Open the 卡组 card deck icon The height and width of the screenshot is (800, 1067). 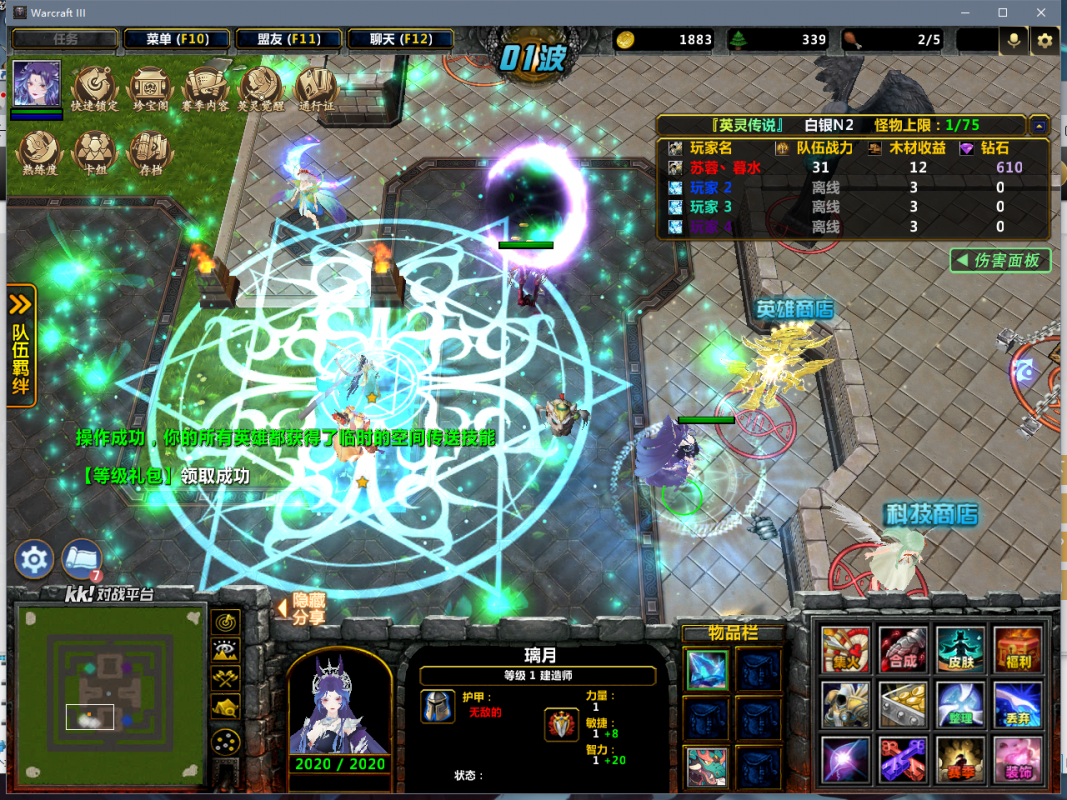tap(95, 151)
